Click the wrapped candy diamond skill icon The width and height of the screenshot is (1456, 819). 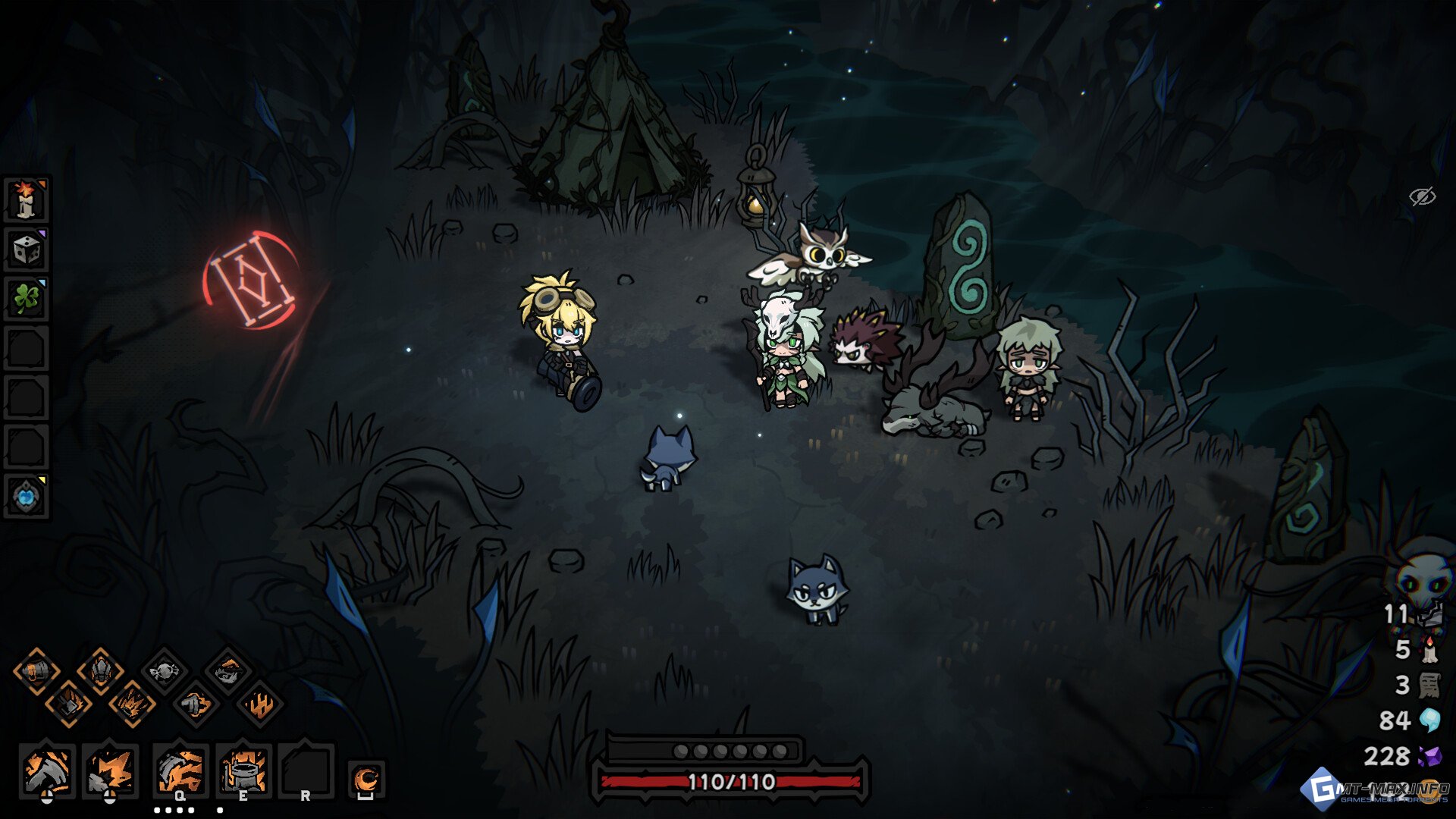[x=164, y=671]
